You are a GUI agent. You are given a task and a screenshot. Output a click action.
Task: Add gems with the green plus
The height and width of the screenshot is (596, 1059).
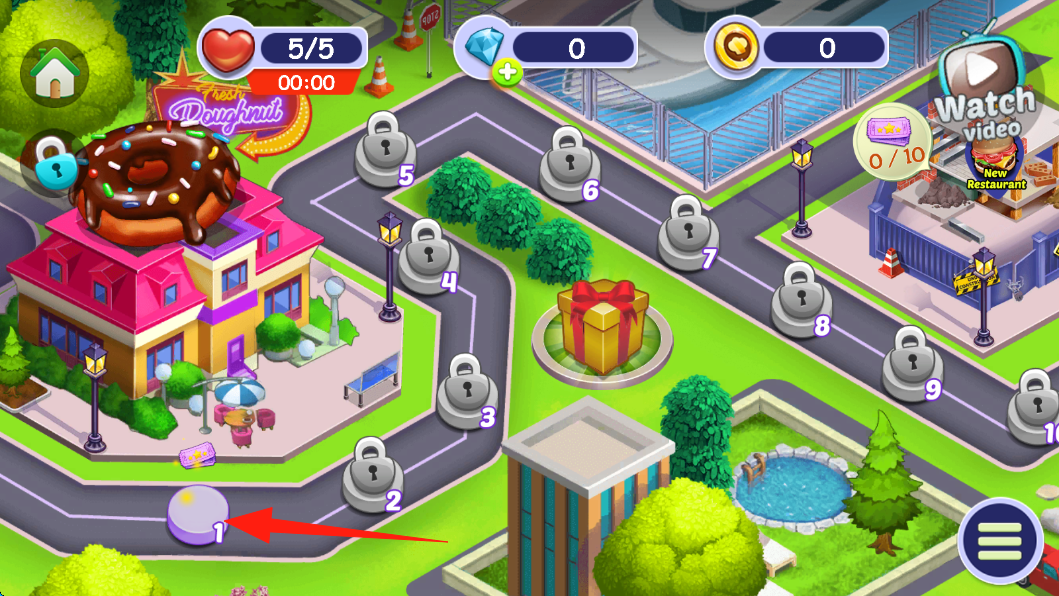(x=507, y=72)
